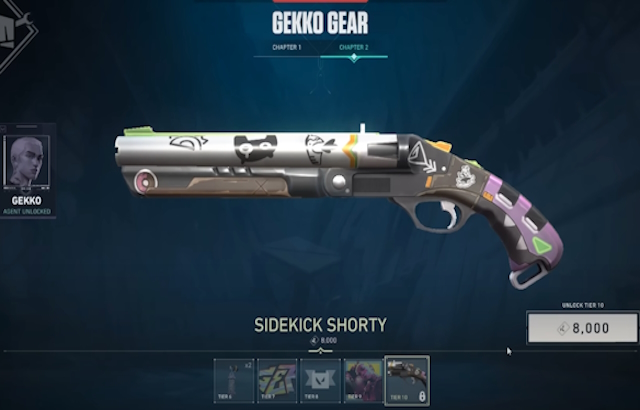Viewport: 640px width, 410px height.
Task: Select the Tier 6 gun buddy reward
Action: (x=233, y=380)
